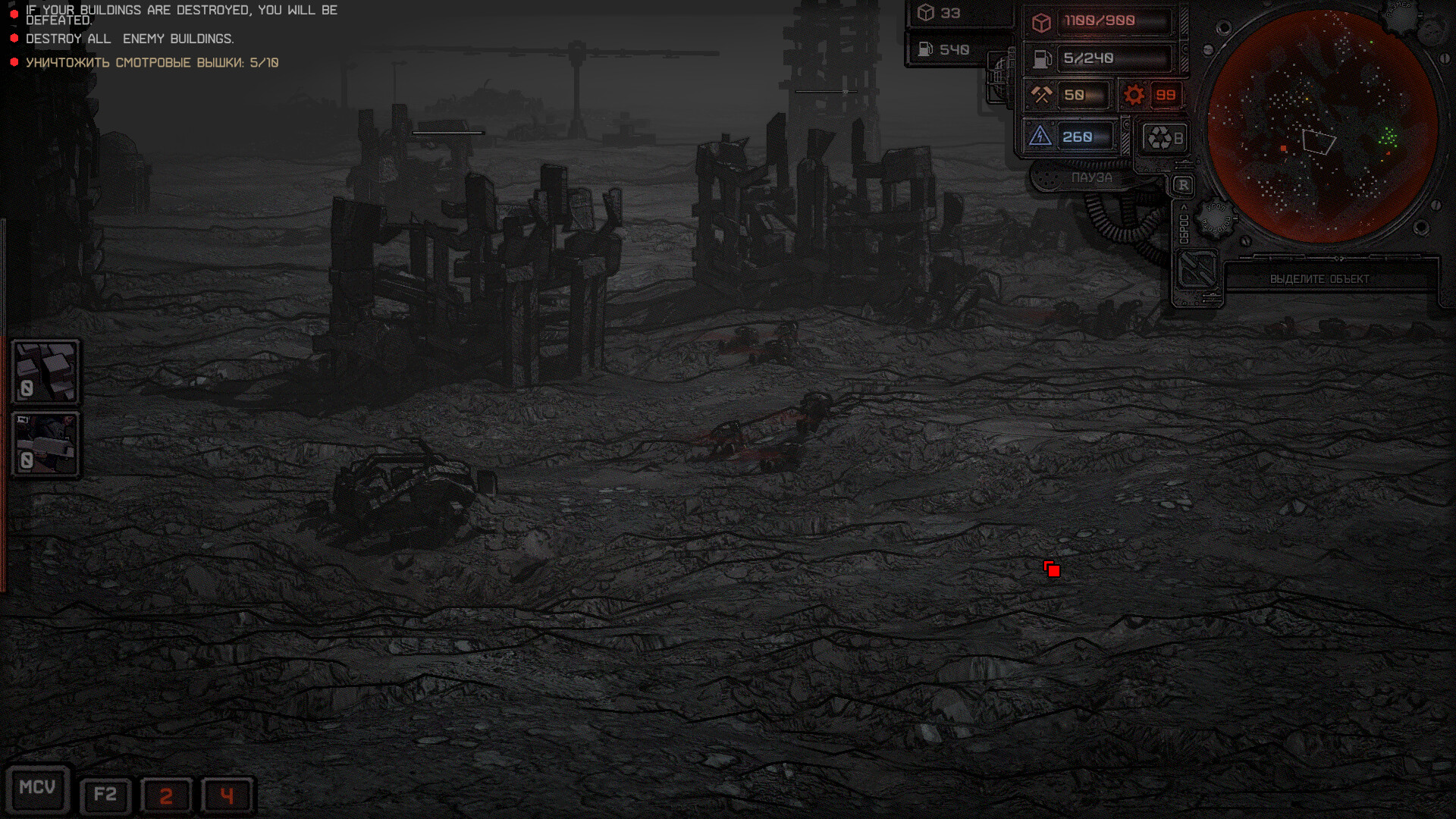Select the top building thumbnail showing 0

click(46, 372)
